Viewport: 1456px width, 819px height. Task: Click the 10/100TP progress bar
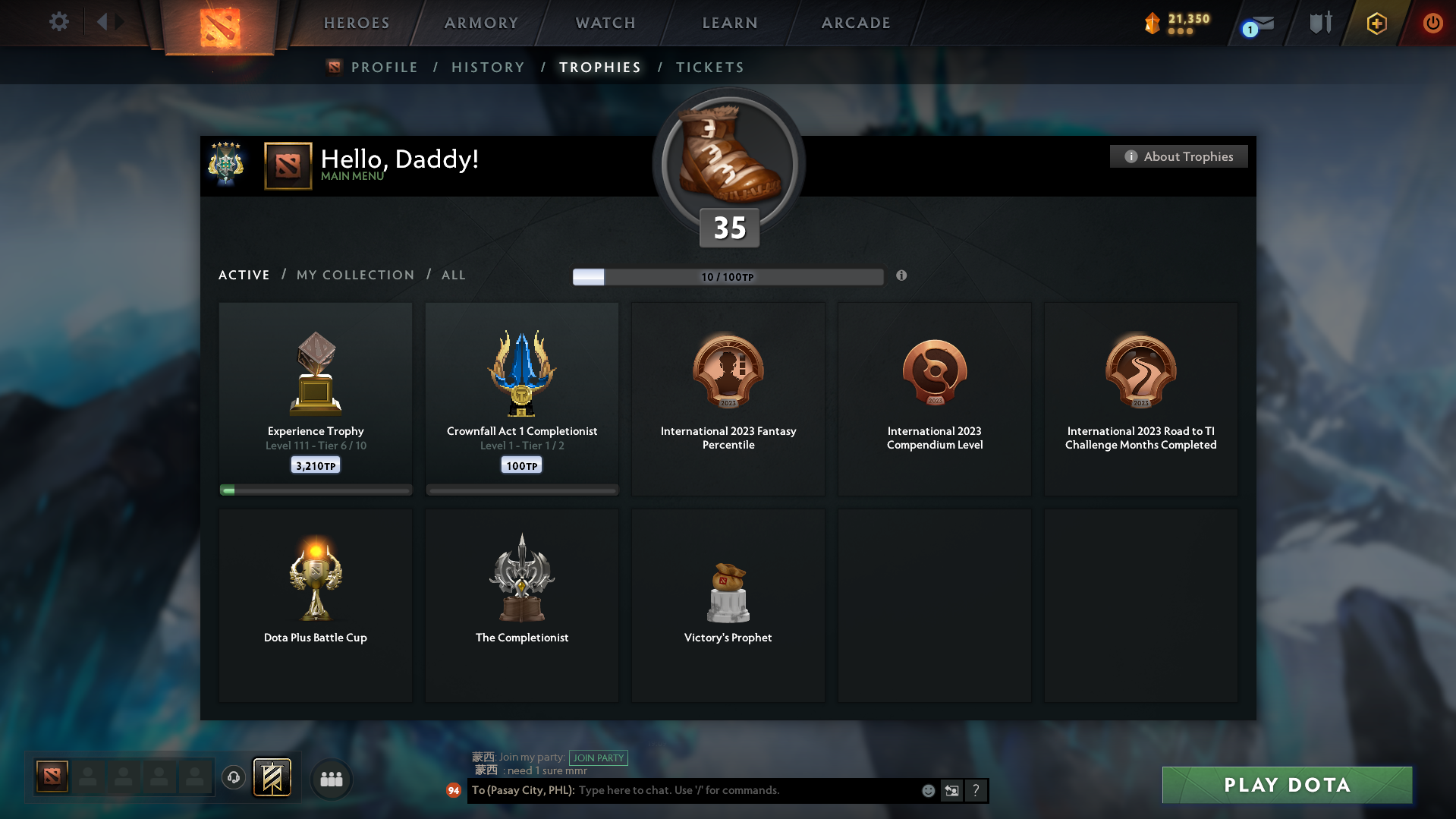[728, 276]
